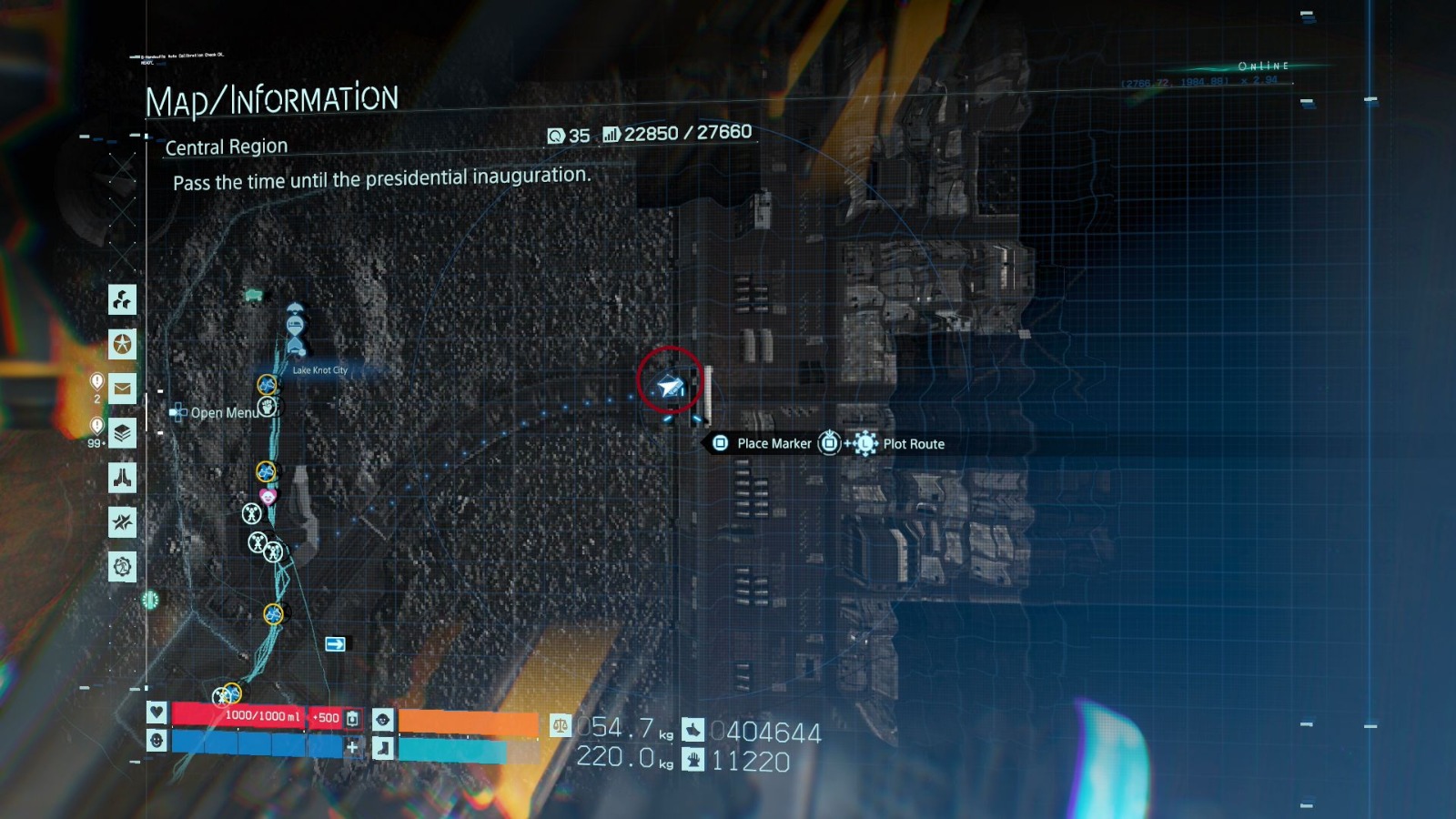Select Plot Route from the context menu

point(913,444)
